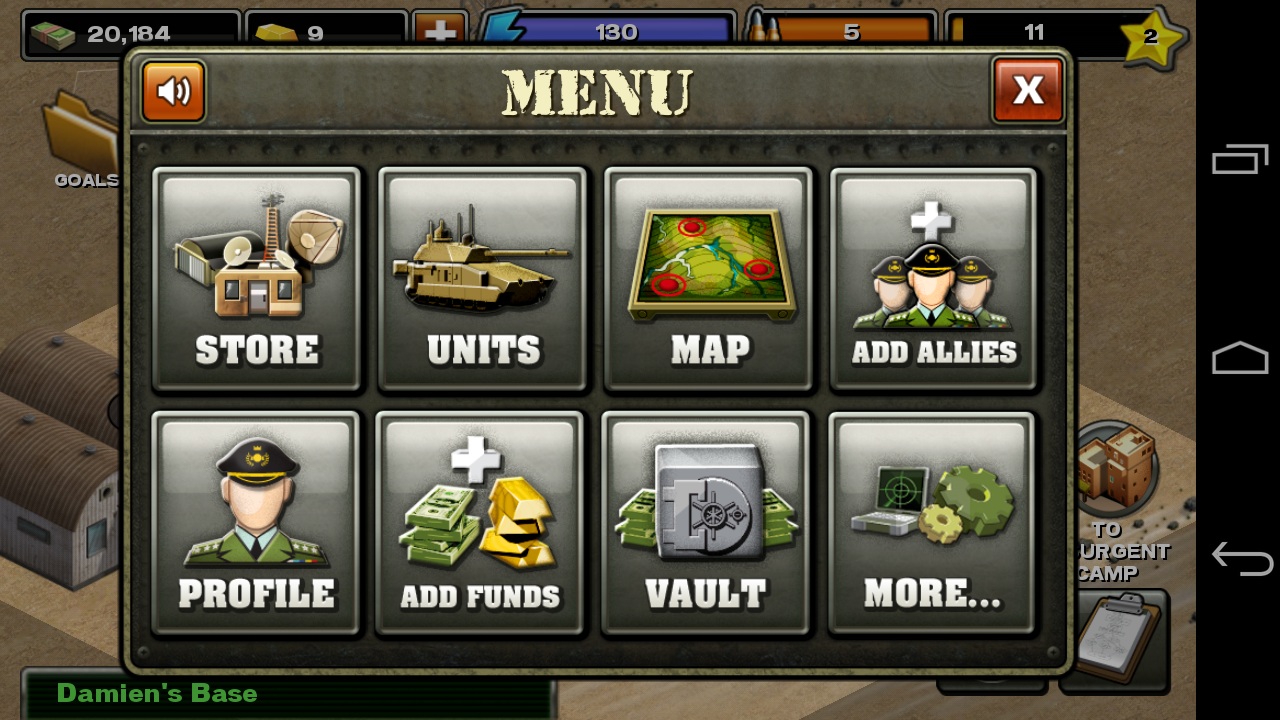The height and width of the screenshot is (720, 1280).
Task: Click the plus button beside gold
Action: coord(440,32)
